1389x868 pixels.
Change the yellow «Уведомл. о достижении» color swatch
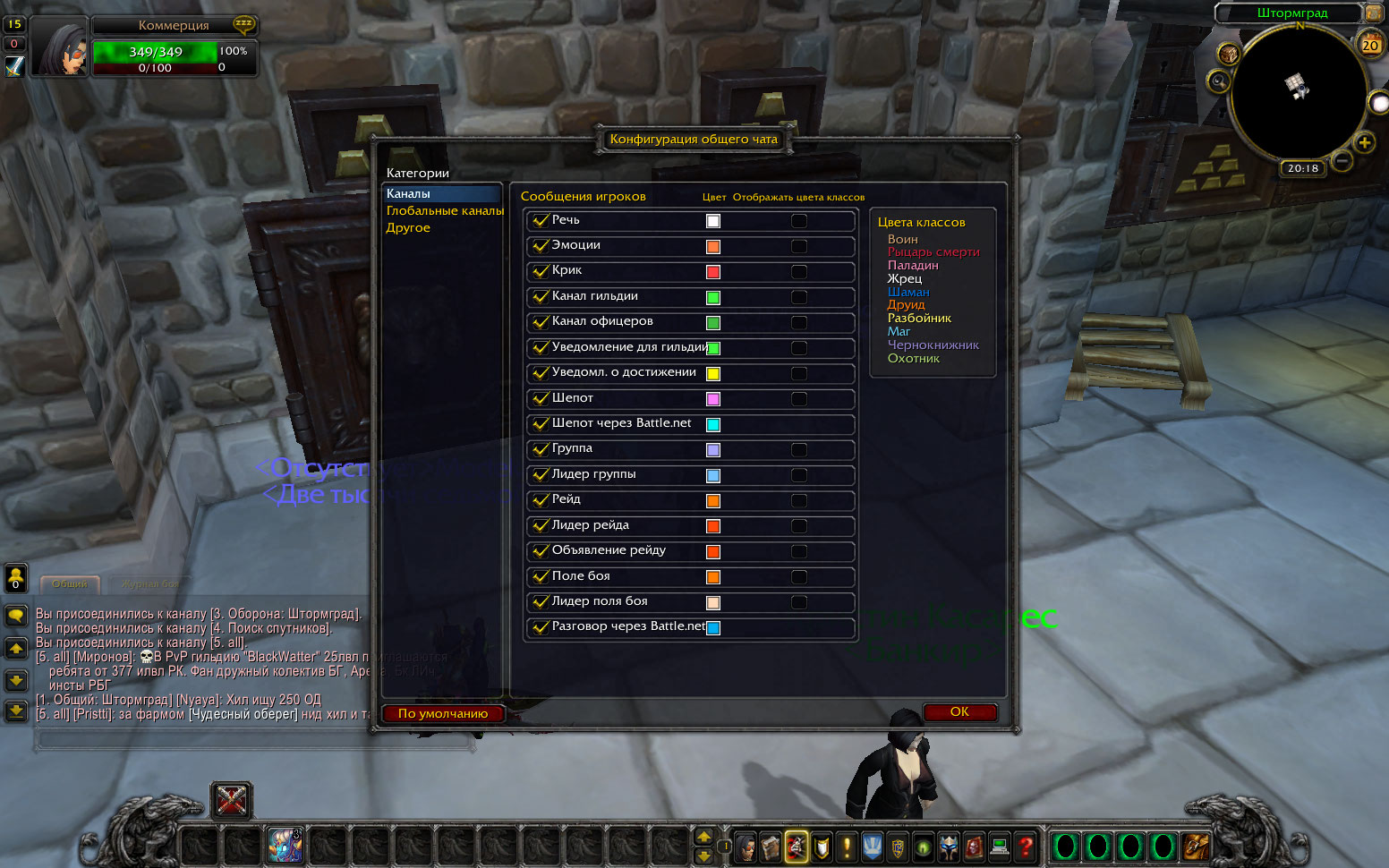(x=713, y=374)
